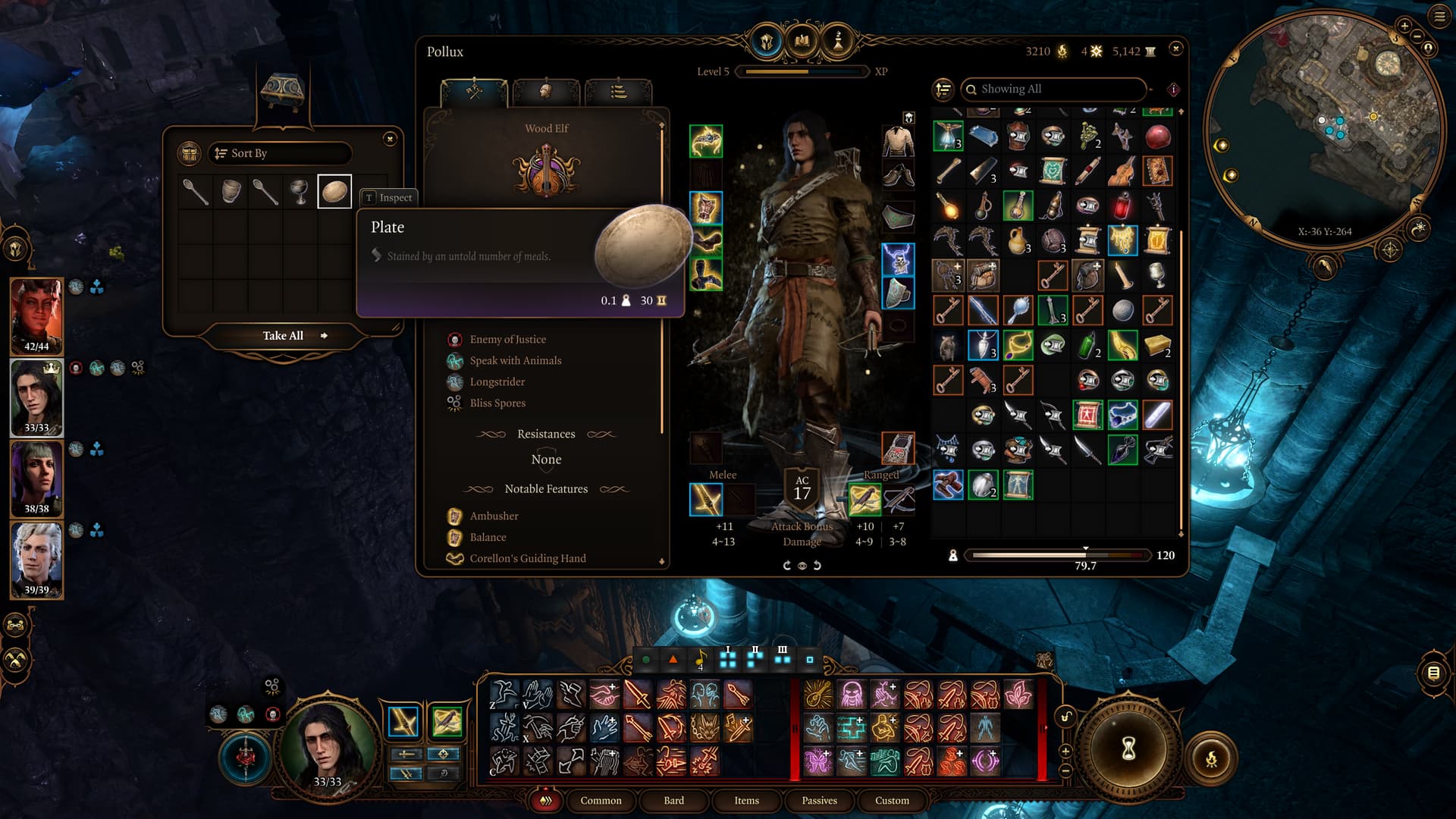
Task: Select the Custom hotbar tab
Action: click(x=892, y=801)
